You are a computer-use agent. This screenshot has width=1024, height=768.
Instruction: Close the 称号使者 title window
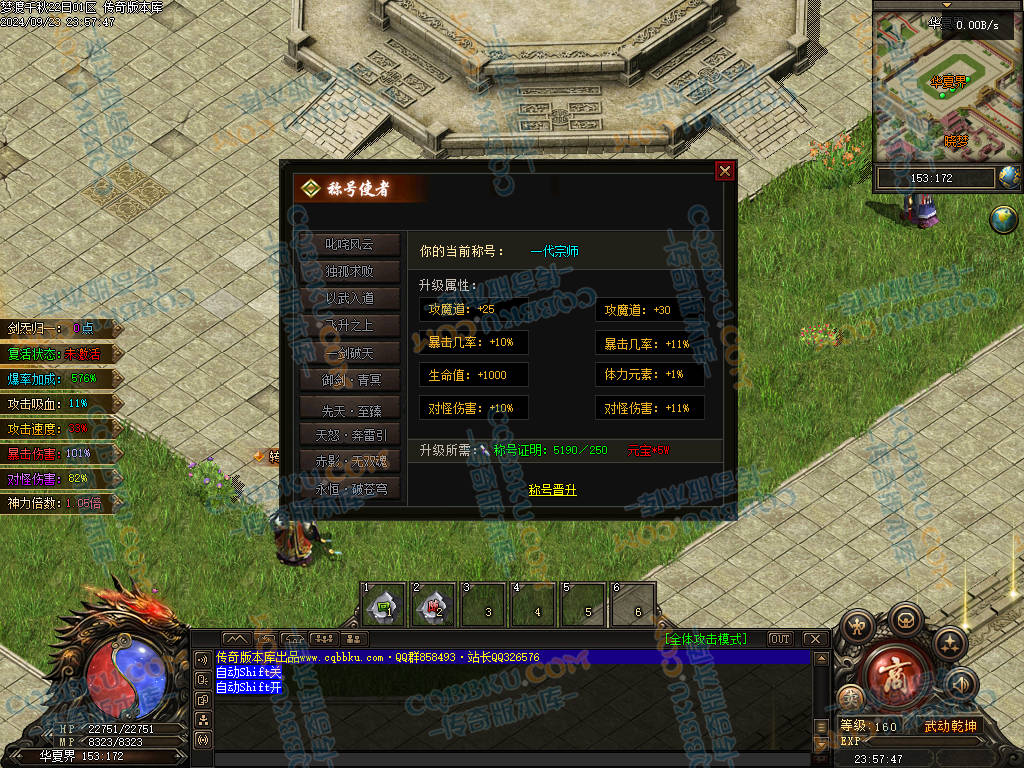click(x=725, y=171)
